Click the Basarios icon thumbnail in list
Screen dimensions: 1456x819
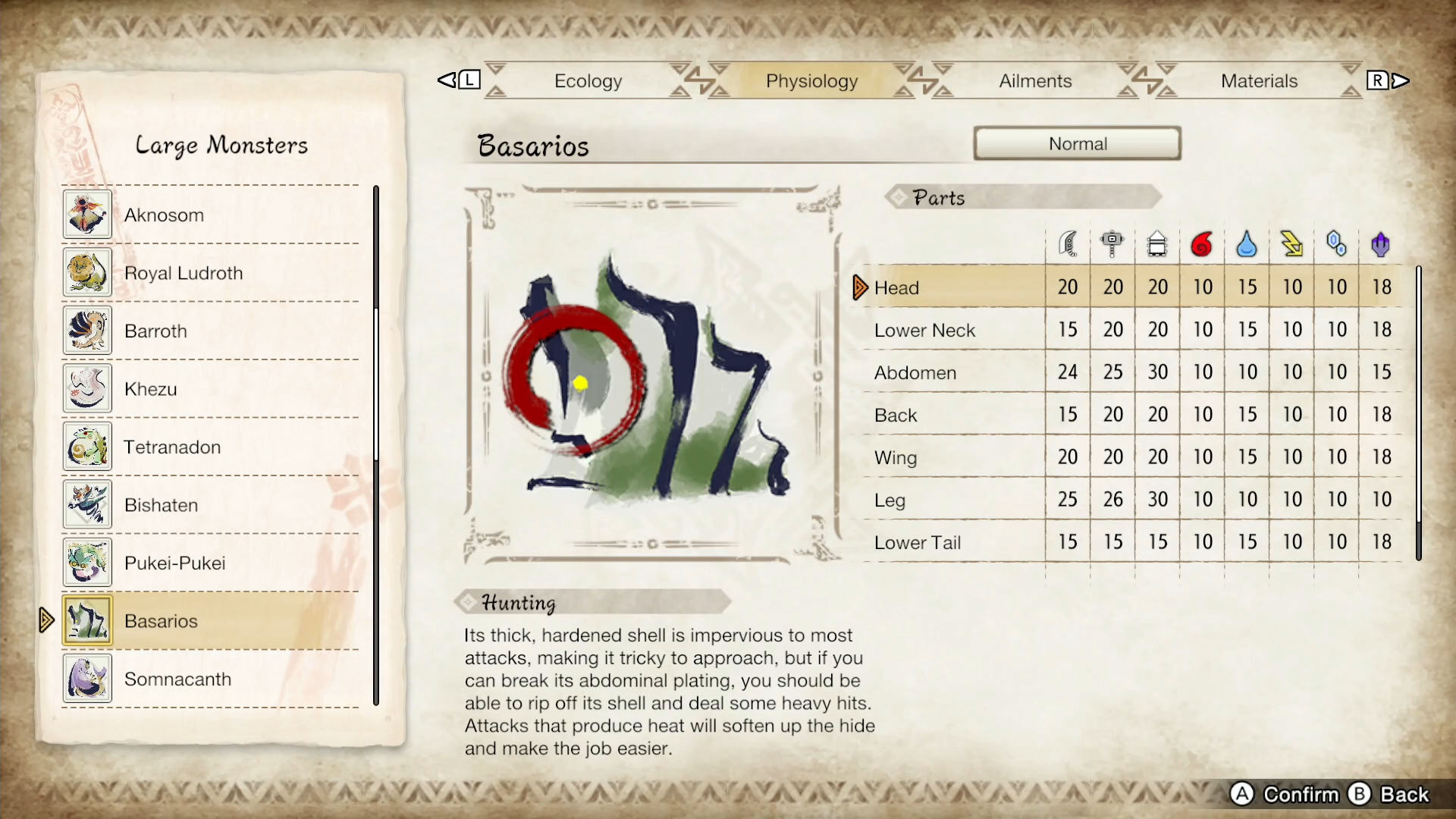[x=87, y=621]
